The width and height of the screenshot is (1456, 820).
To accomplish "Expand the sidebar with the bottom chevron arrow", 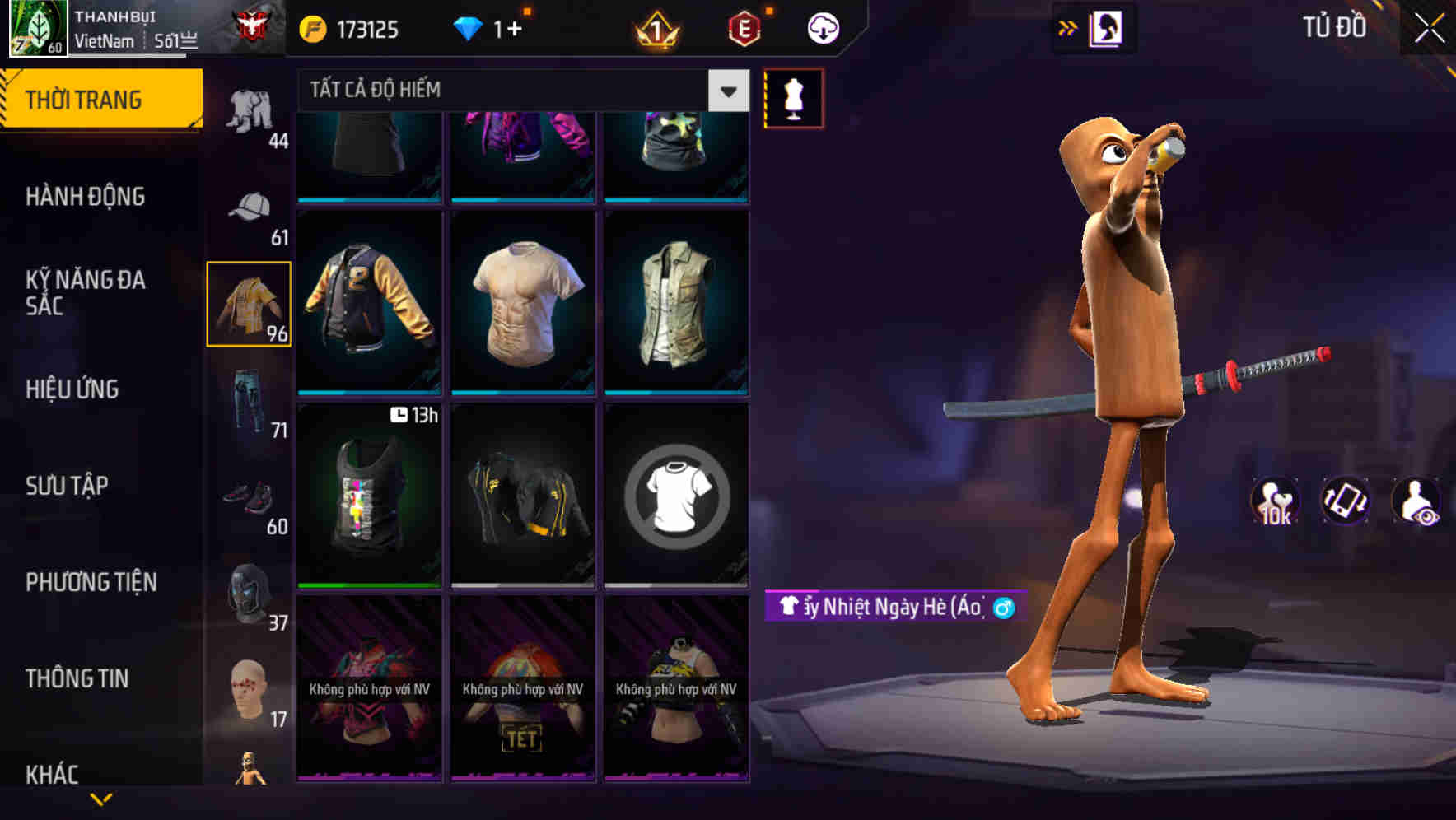I will coord(101,797).
